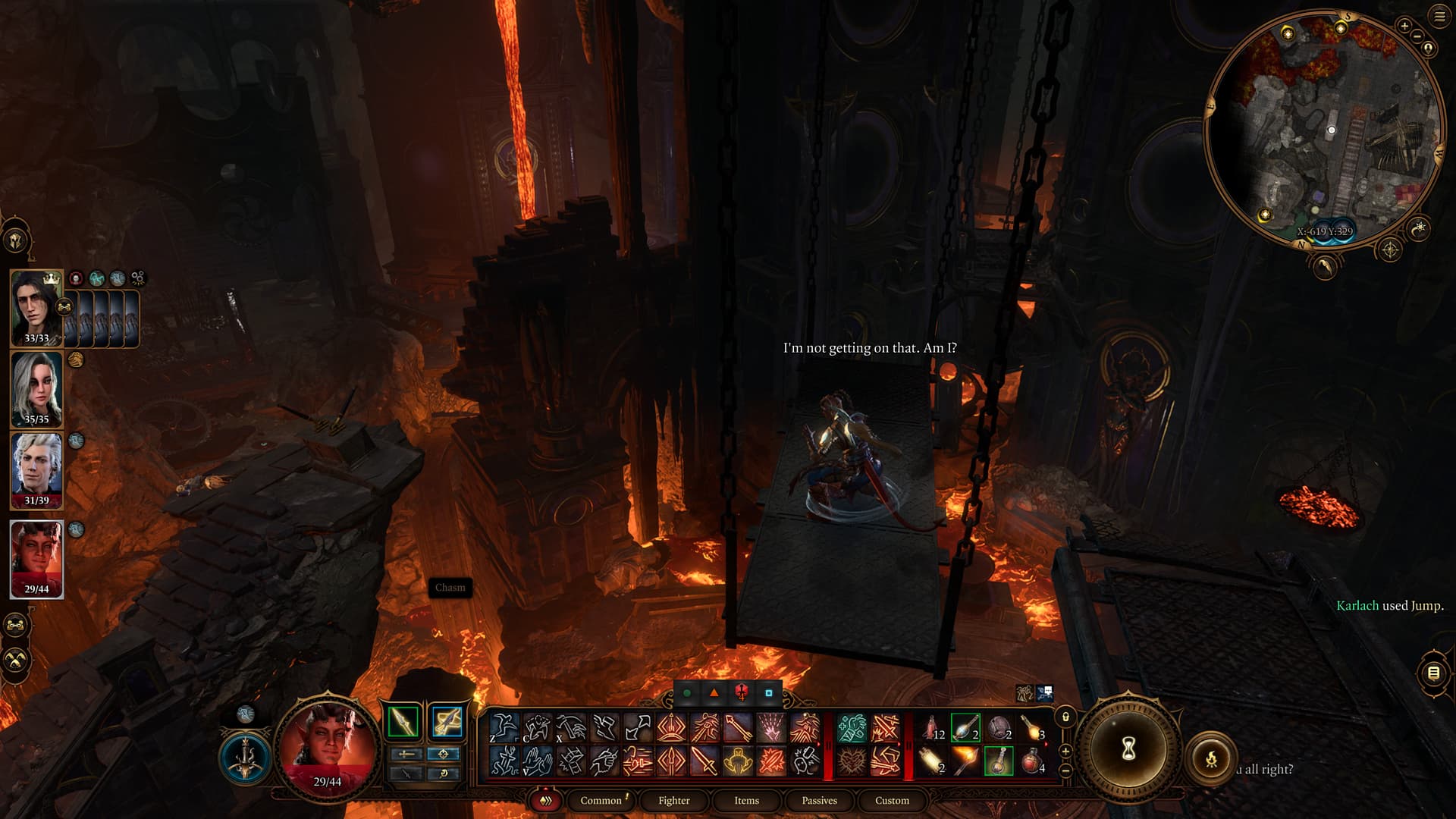Zoom in the minimap with plus button

(x=1404, y=26)
